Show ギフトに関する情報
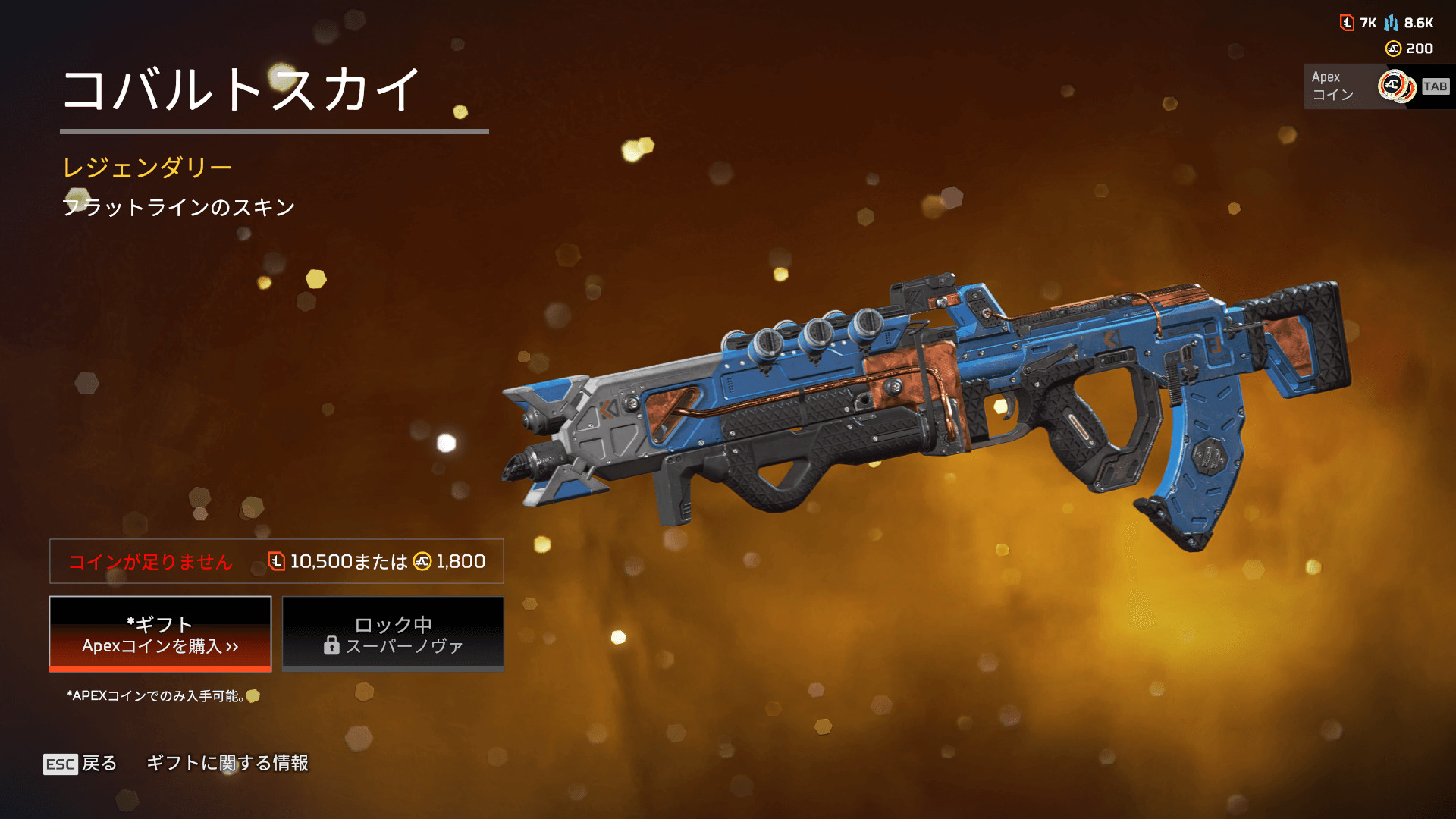Screen dimensions: 1456x819 pos(227,763)
